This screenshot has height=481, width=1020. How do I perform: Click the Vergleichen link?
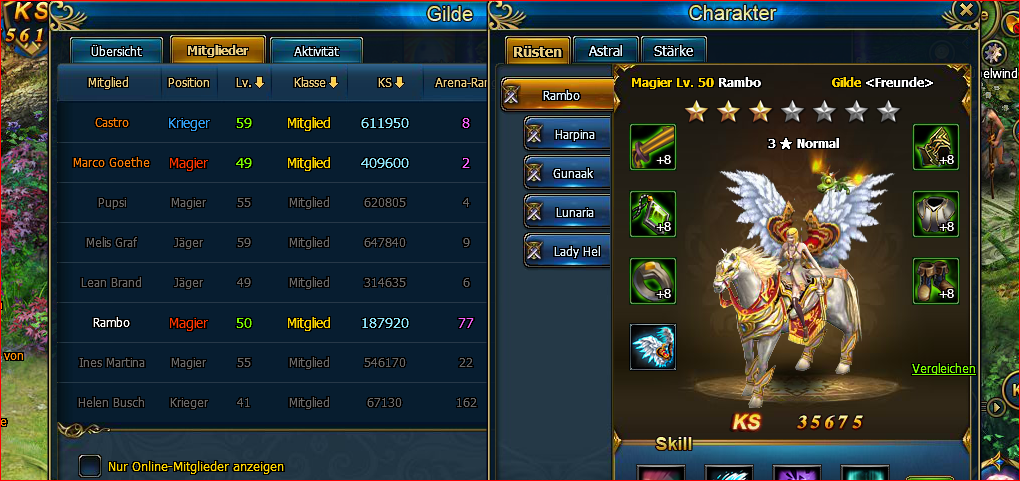943,369
